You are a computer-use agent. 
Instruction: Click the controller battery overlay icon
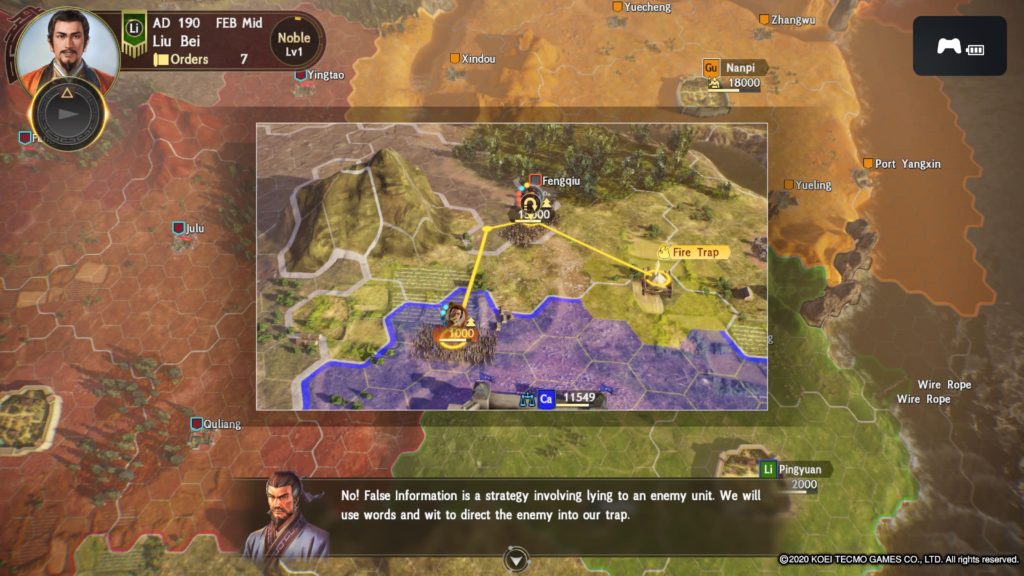click(959, 46)
